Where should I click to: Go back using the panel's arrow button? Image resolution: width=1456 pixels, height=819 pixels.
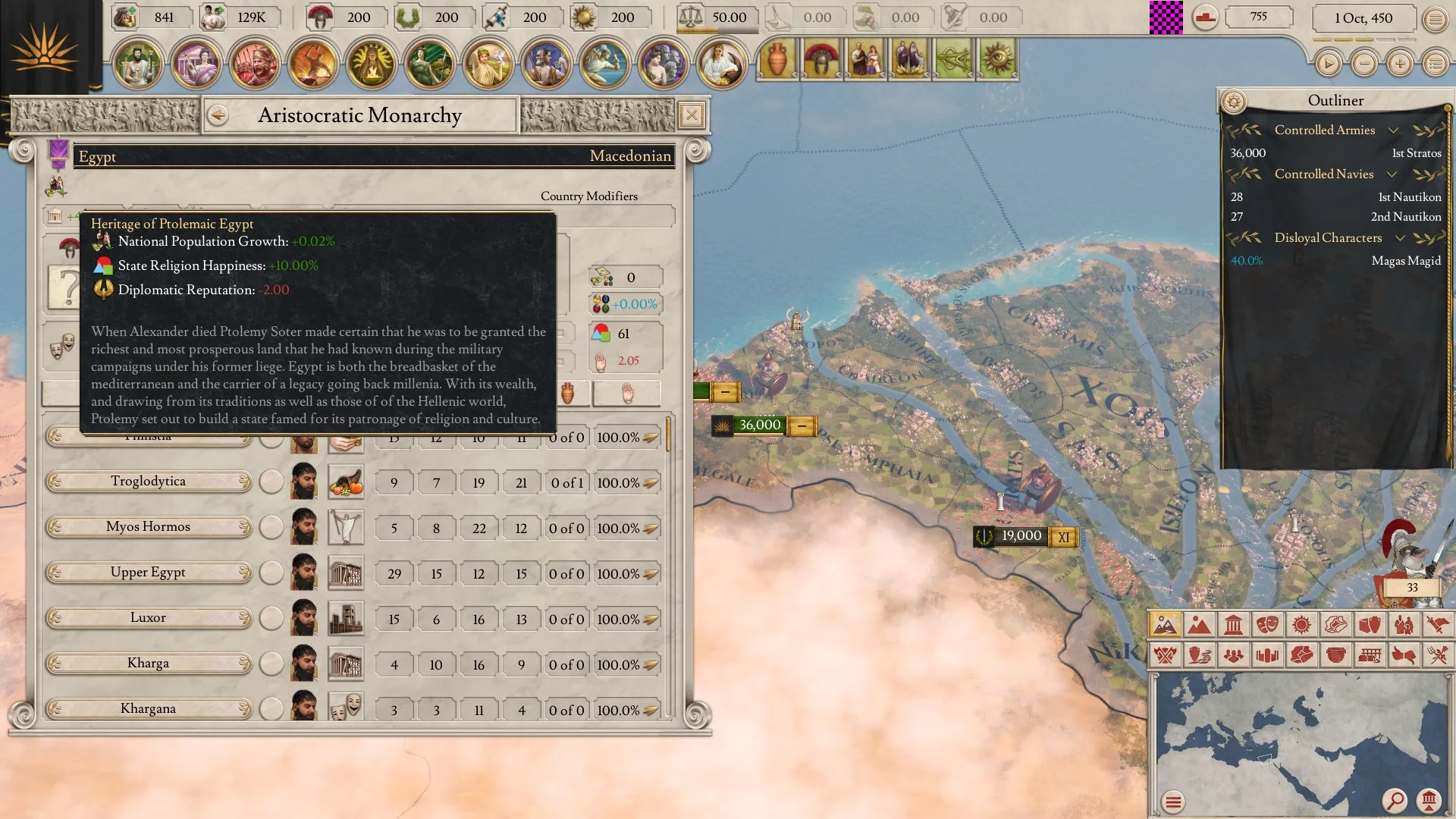[218, 115]
